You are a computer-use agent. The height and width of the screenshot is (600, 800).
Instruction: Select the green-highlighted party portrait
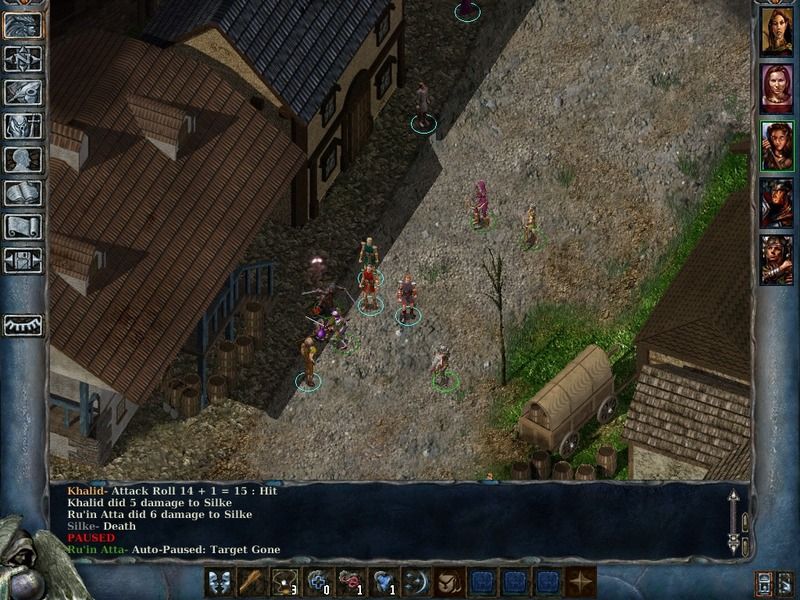[x=776, y=146]
